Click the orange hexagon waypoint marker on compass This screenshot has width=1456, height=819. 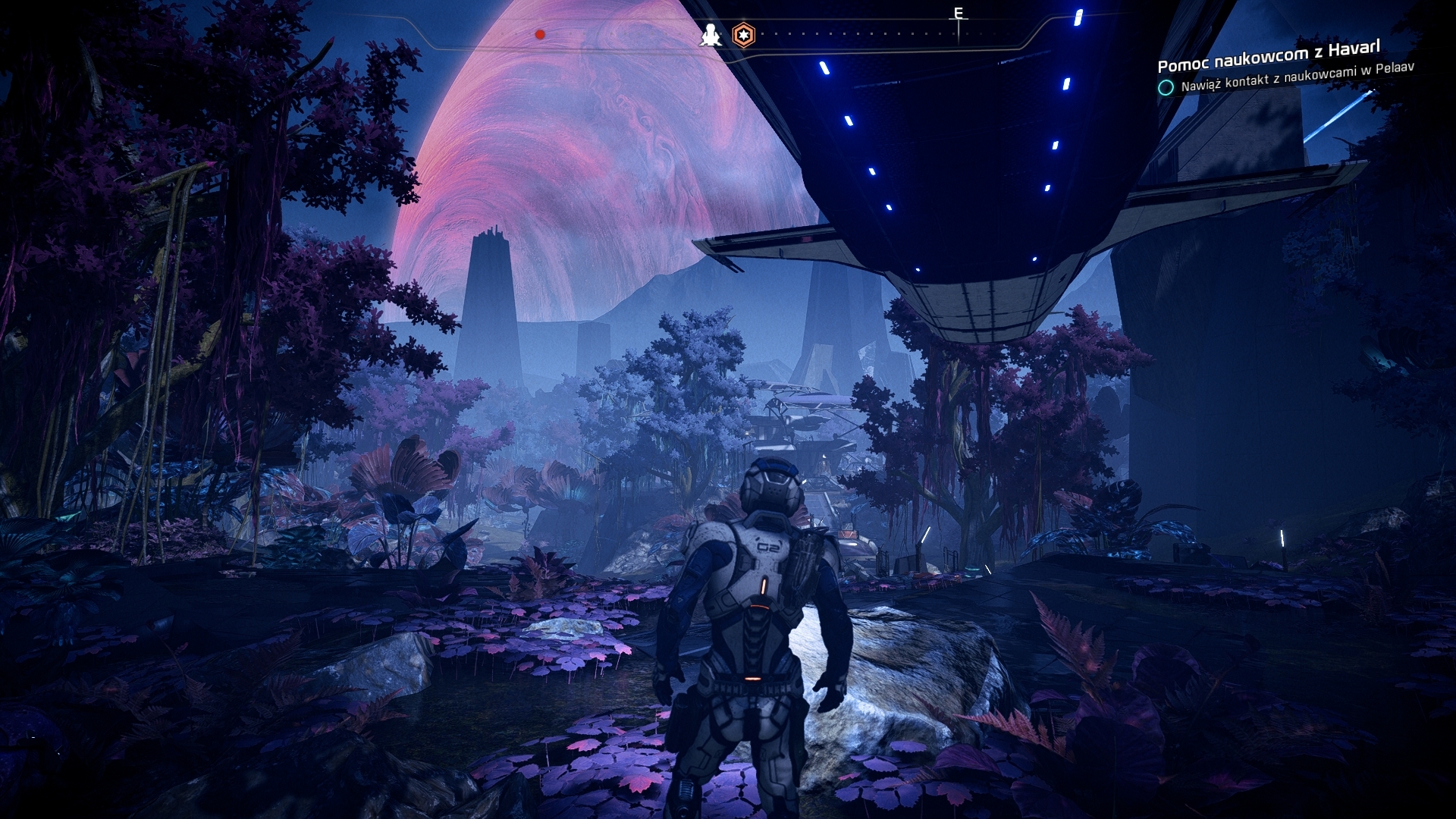point(744,35)
